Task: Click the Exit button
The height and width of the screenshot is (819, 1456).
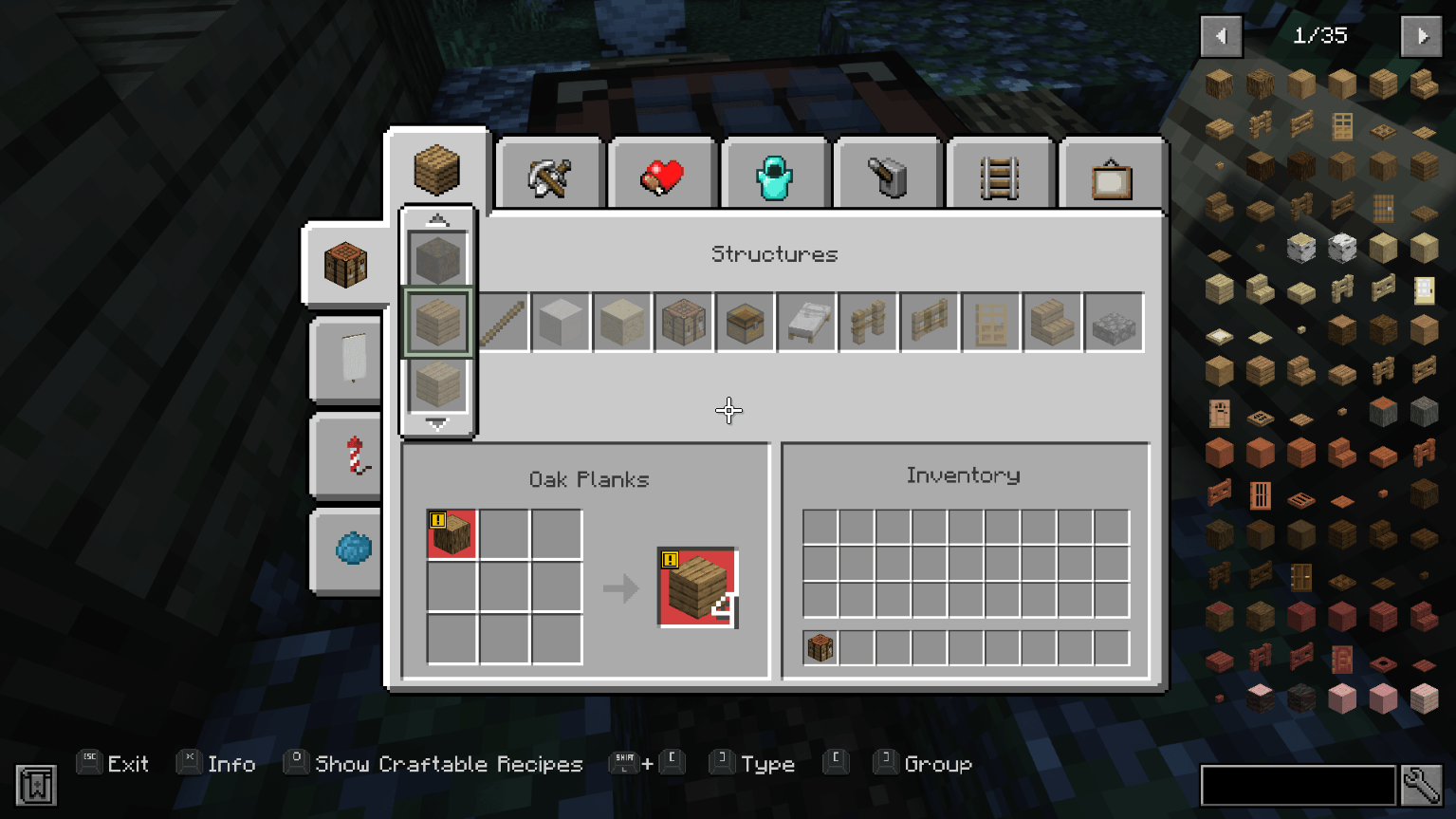Action: pos(126,763)
